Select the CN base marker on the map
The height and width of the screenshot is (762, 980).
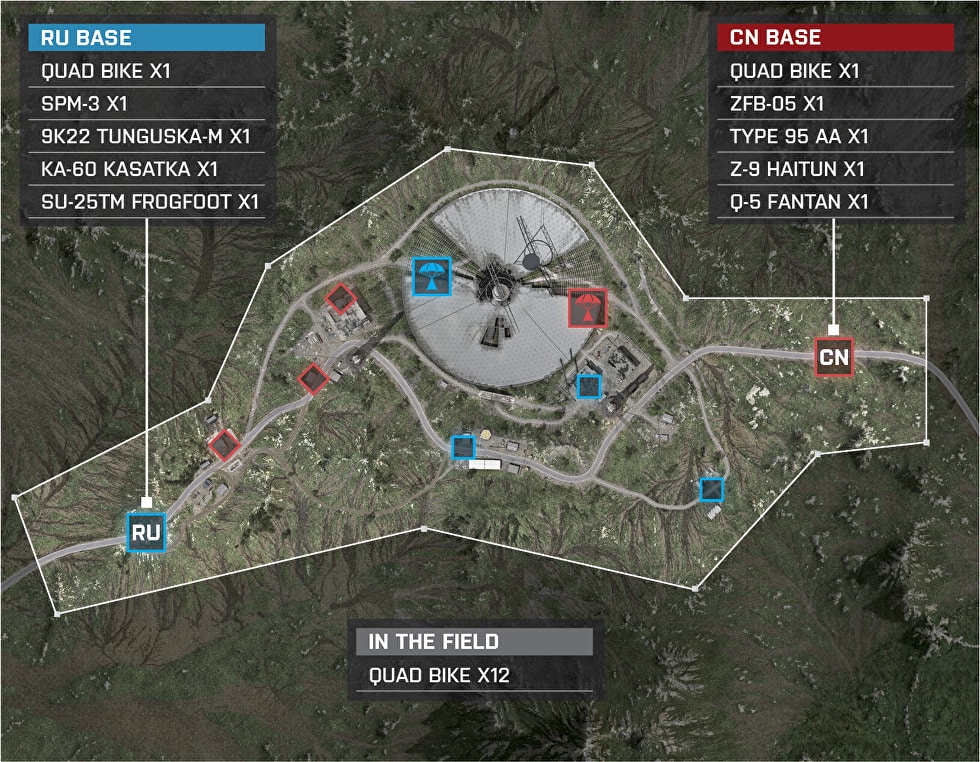pyautogui.click(x=834, y=356)
